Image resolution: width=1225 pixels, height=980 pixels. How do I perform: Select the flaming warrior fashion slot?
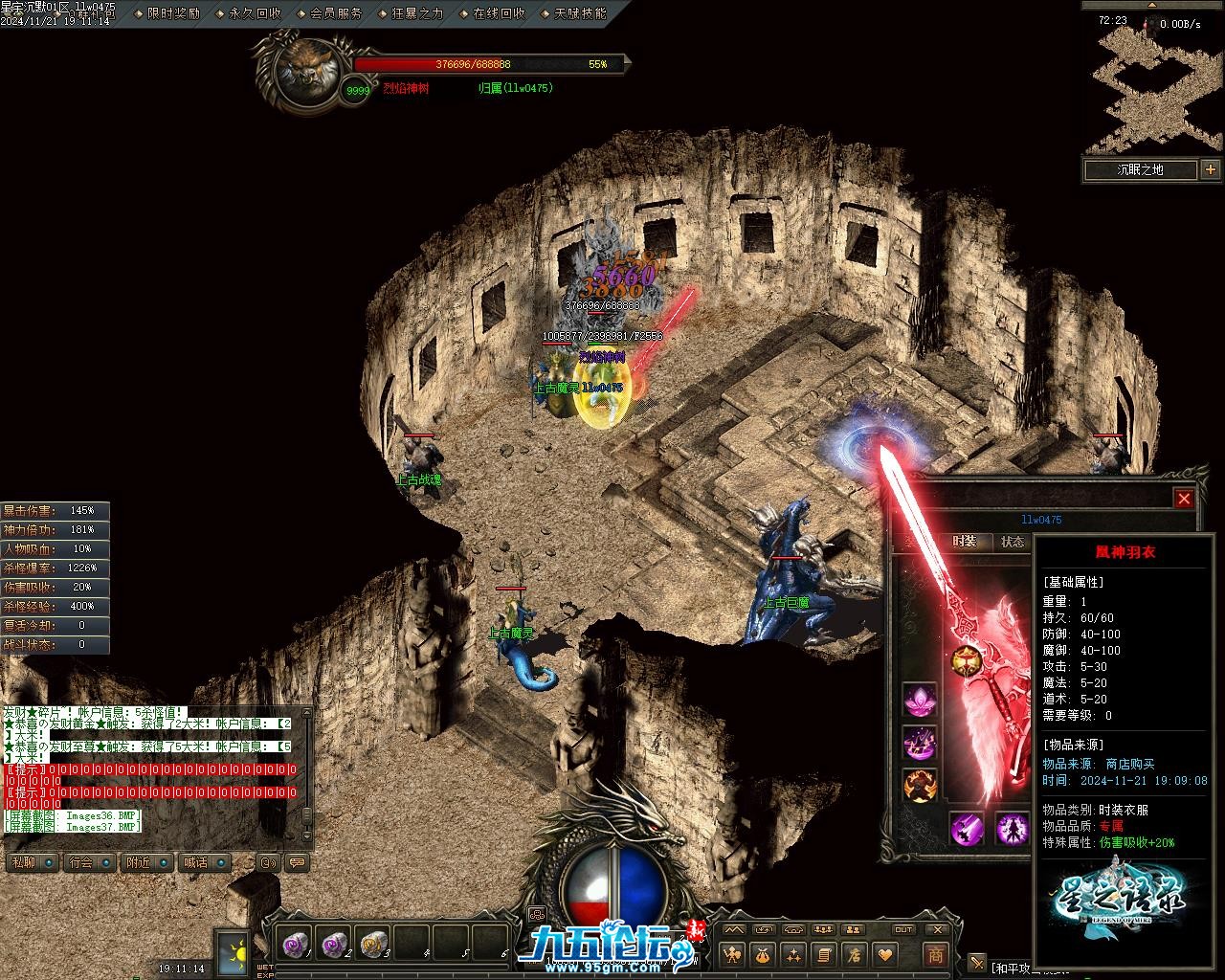[x=920, y=785]
